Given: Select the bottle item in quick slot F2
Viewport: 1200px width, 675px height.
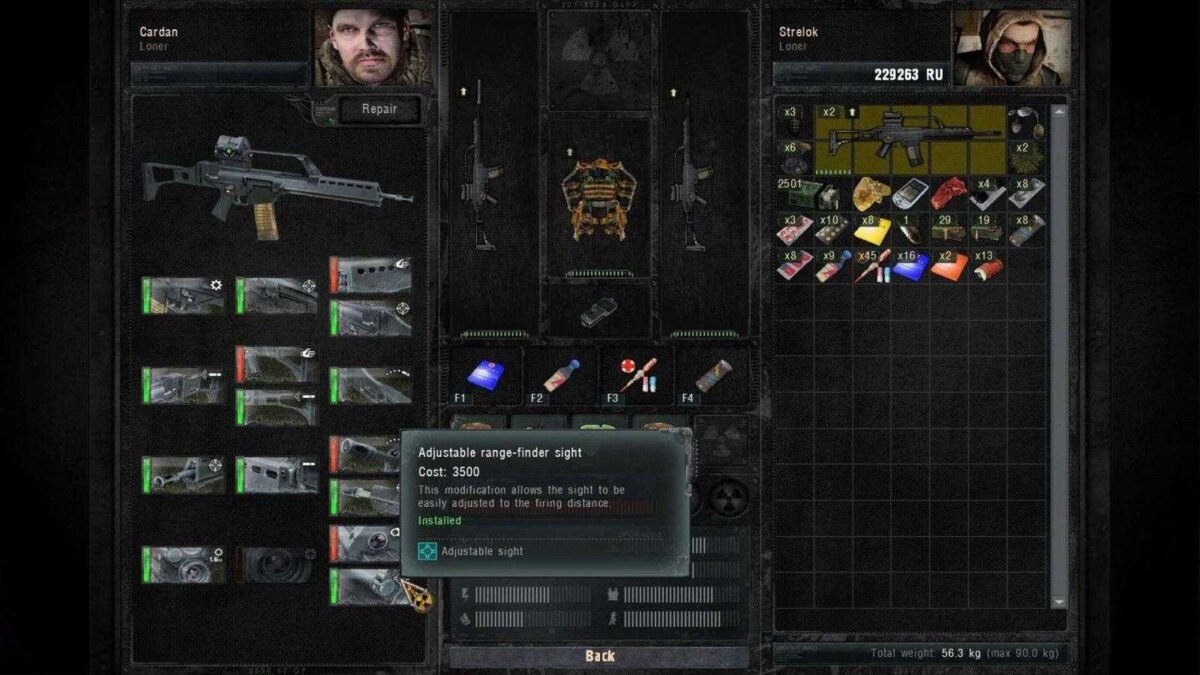Looking at the screenshot, I should point(561,375).
